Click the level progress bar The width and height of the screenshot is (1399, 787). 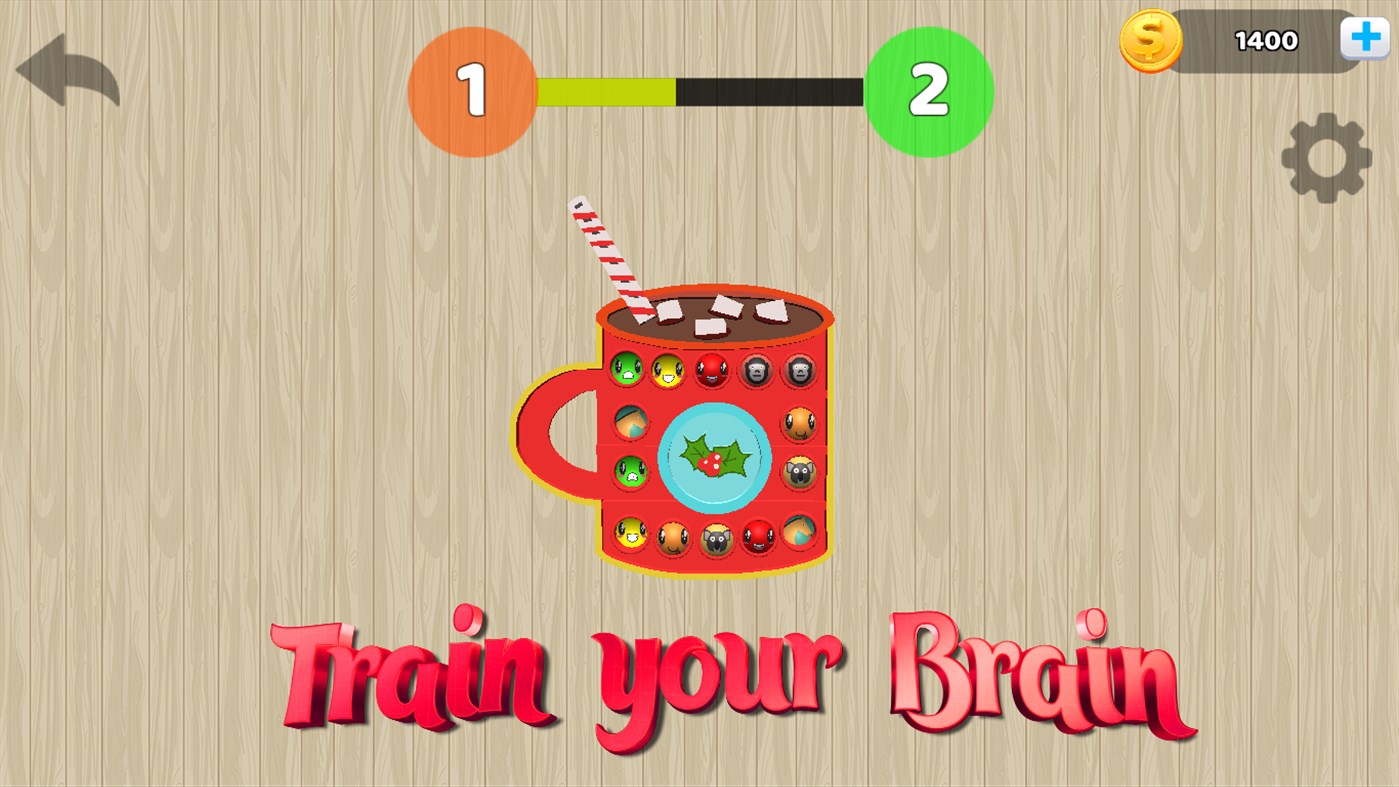click(700, 92)
